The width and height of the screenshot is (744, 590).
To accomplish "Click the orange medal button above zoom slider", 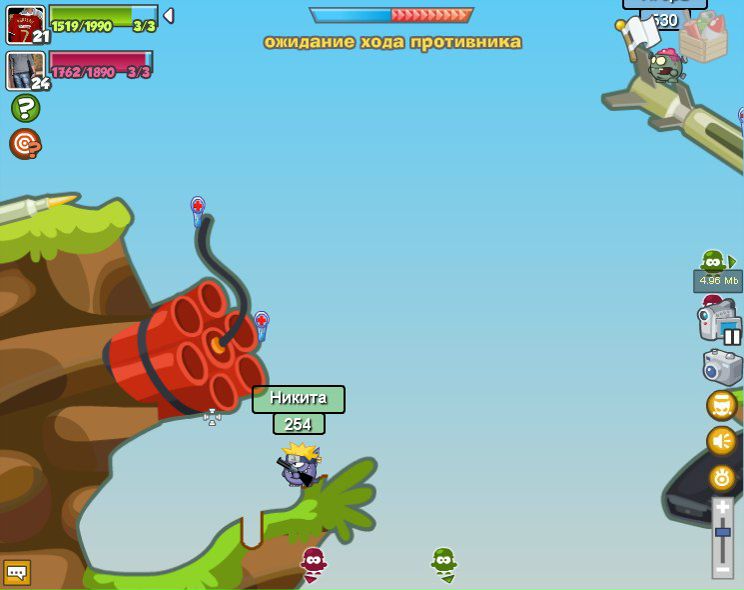I will pyautogui.click(x=722, y=477).
